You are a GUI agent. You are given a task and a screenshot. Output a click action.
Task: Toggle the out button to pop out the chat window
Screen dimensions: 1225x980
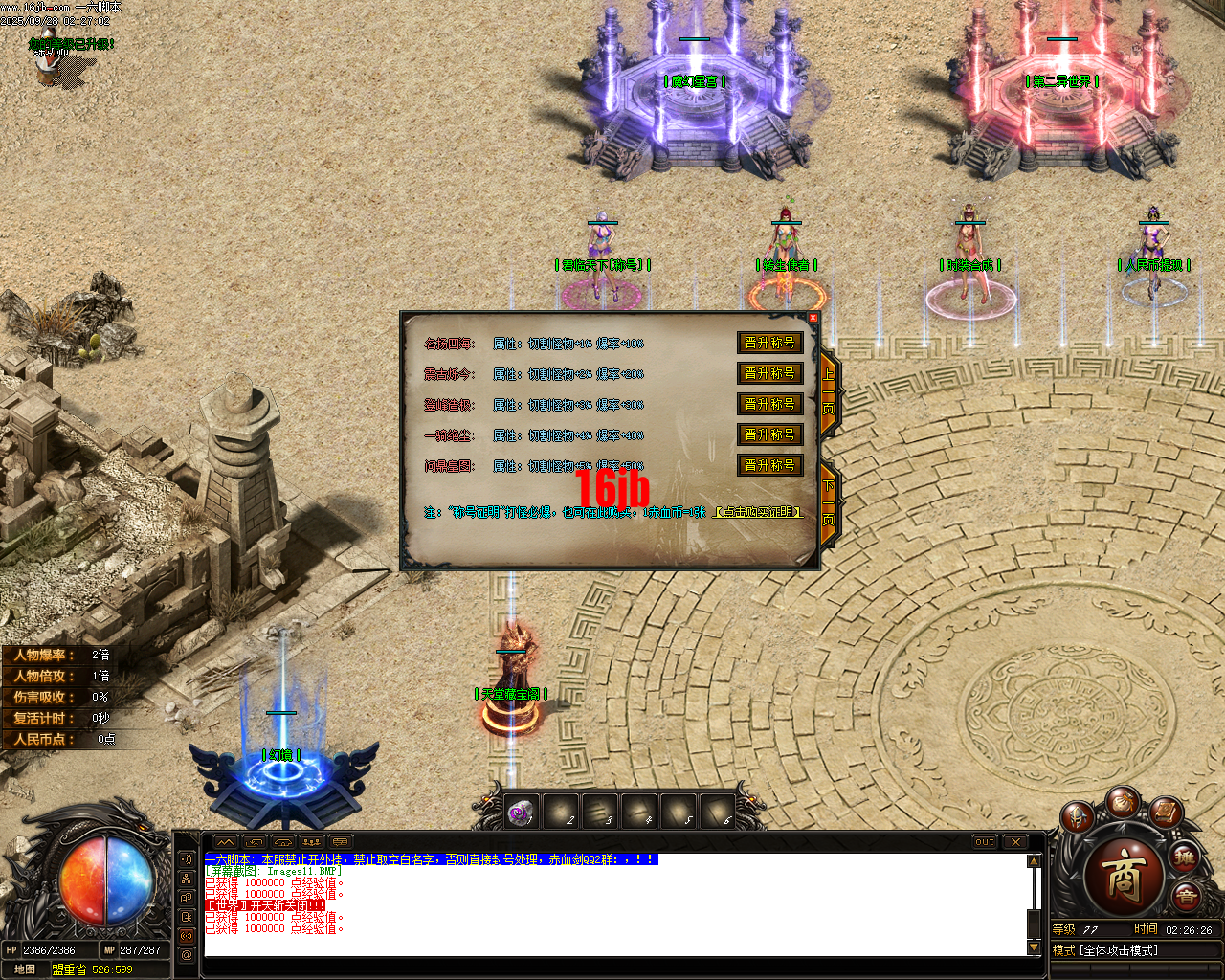pos(984,842)
